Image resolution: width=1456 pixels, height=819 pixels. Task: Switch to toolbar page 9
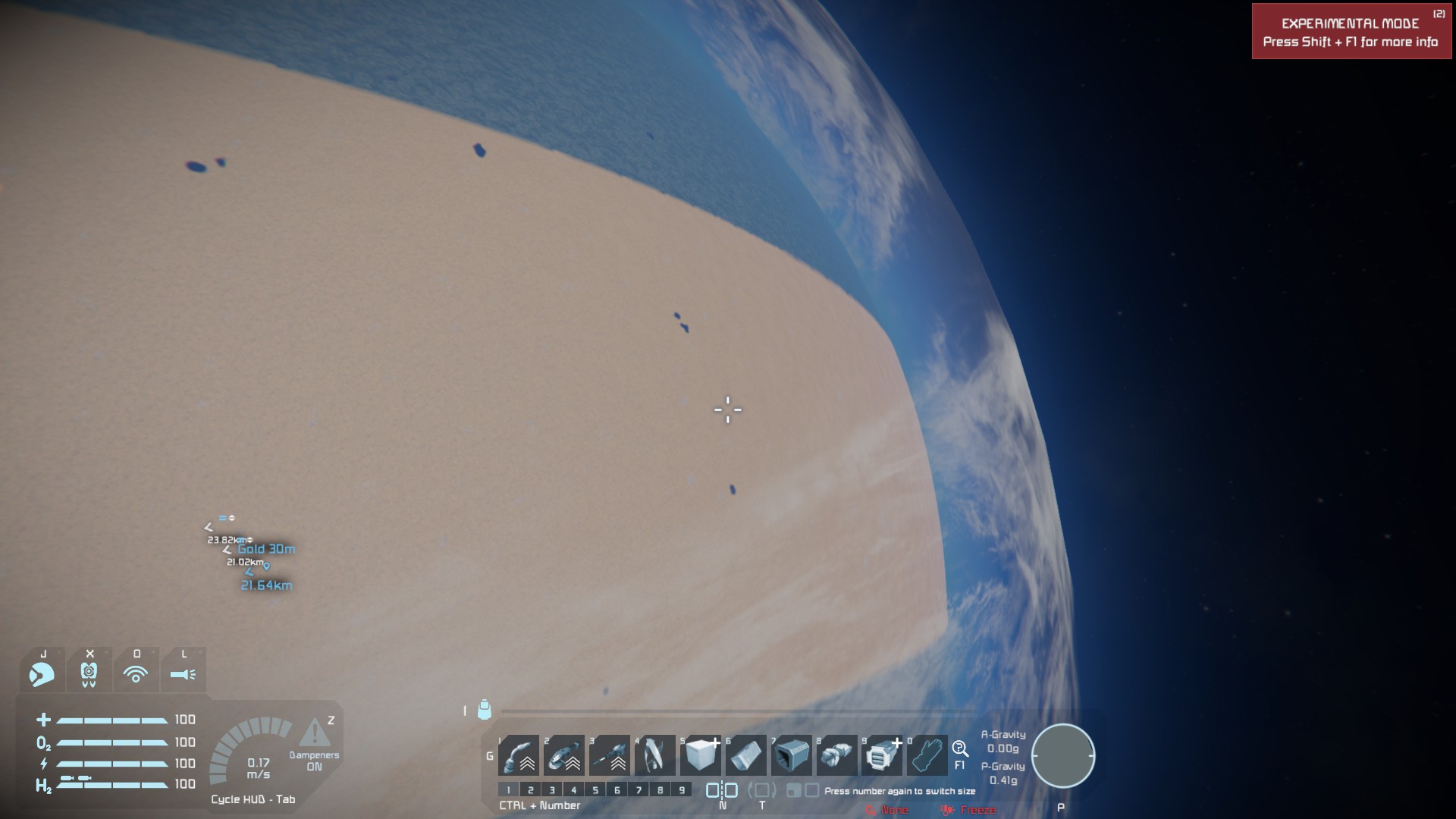(x=682, y=790)
